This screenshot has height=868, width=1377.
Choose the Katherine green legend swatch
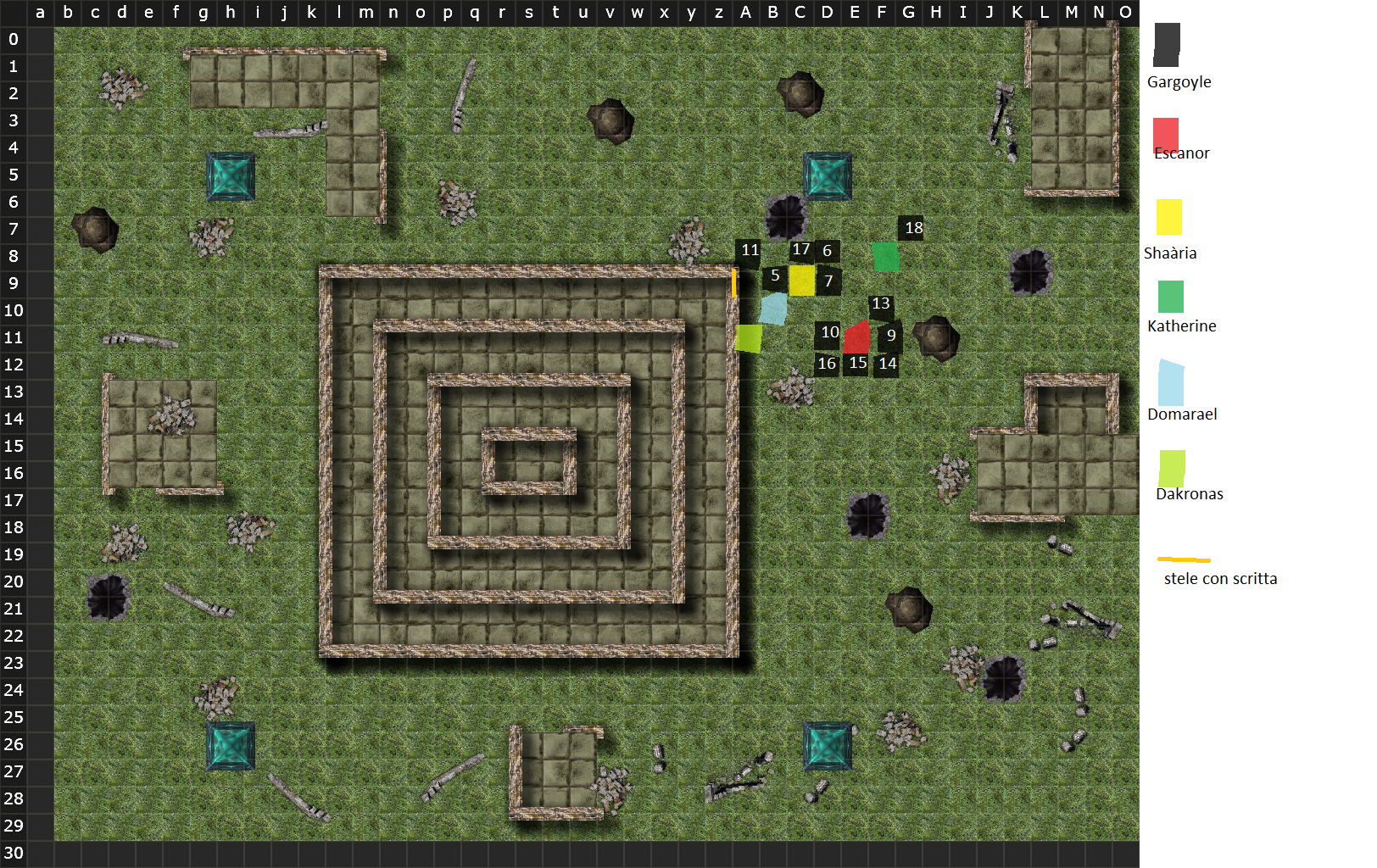[1170, 297]
